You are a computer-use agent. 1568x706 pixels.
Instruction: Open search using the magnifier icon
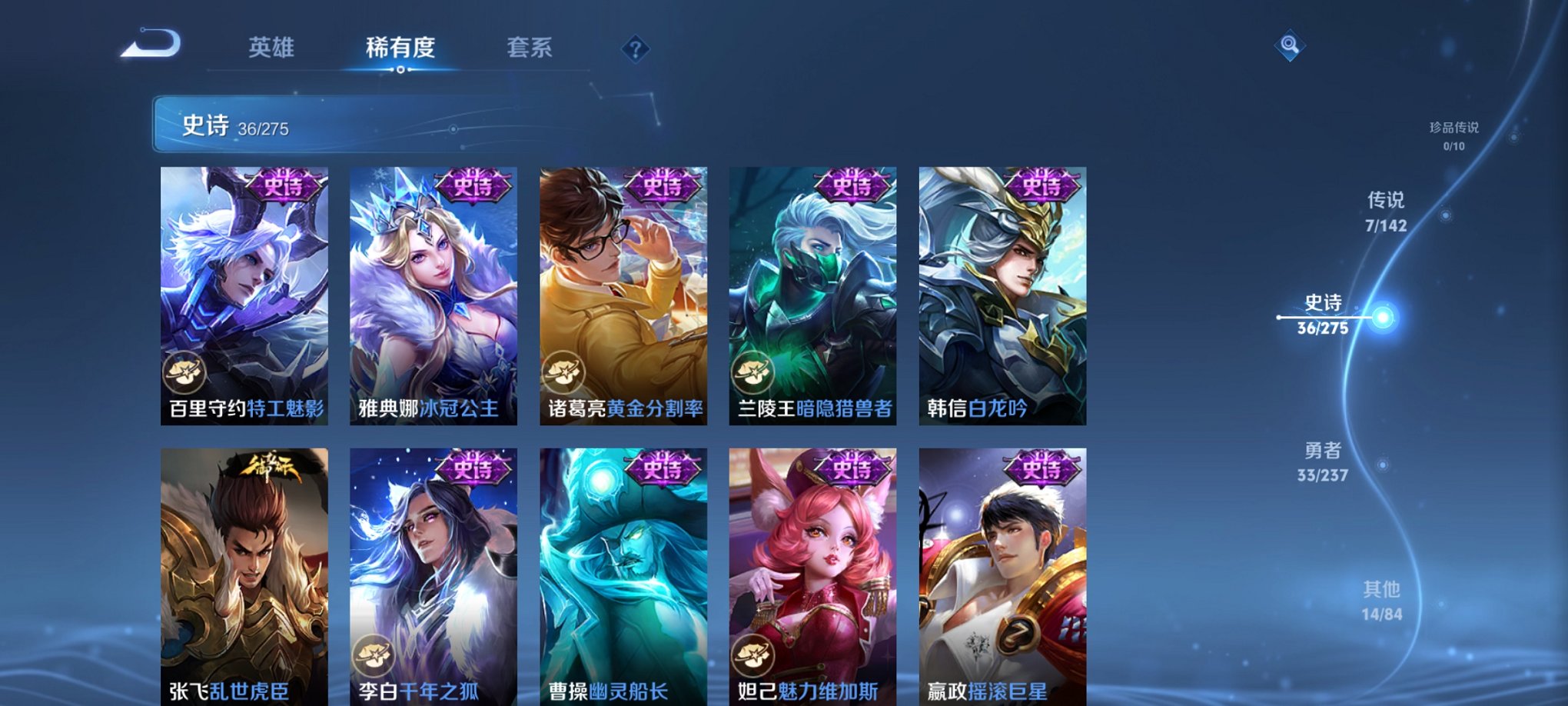(x=1291, y=46)
